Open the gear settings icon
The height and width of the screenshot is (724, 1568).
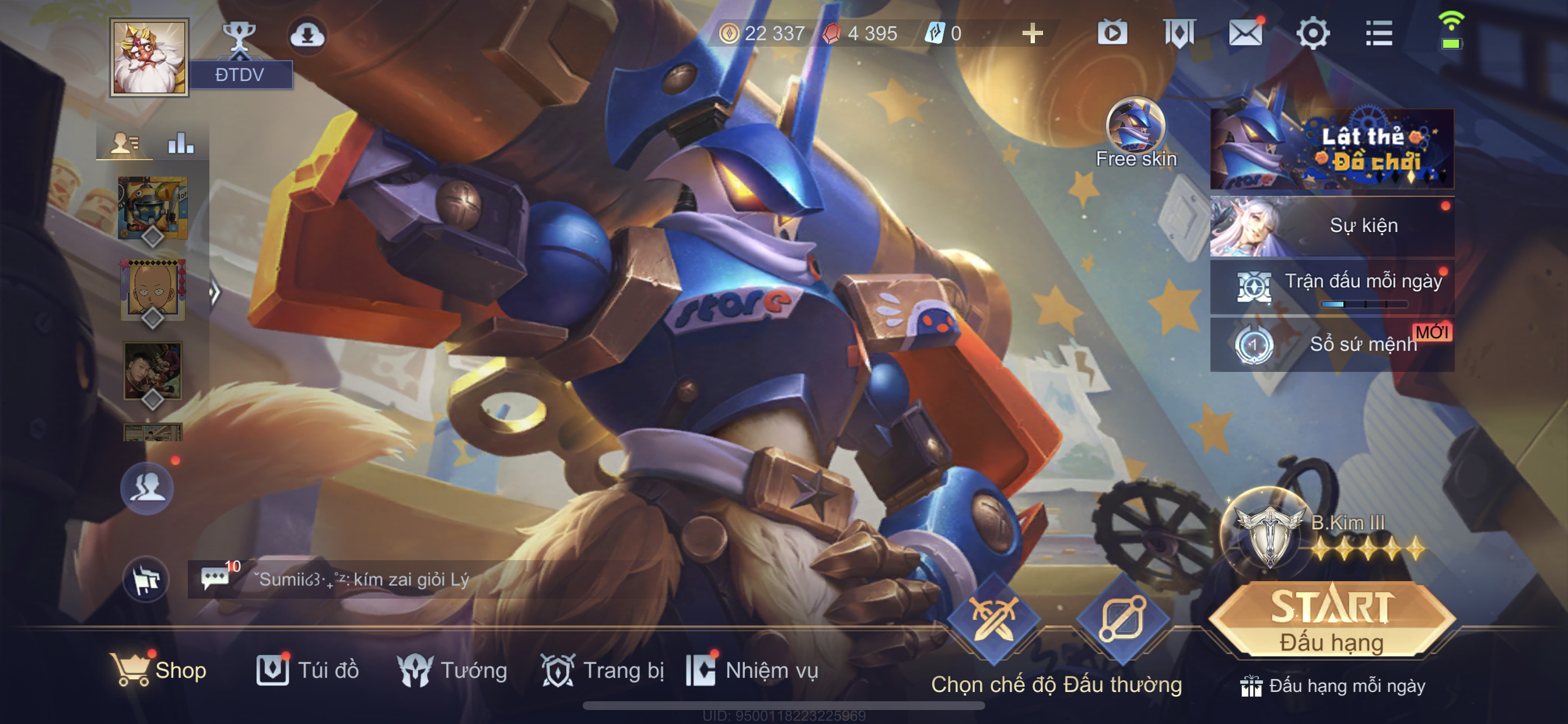point(1312,33)
